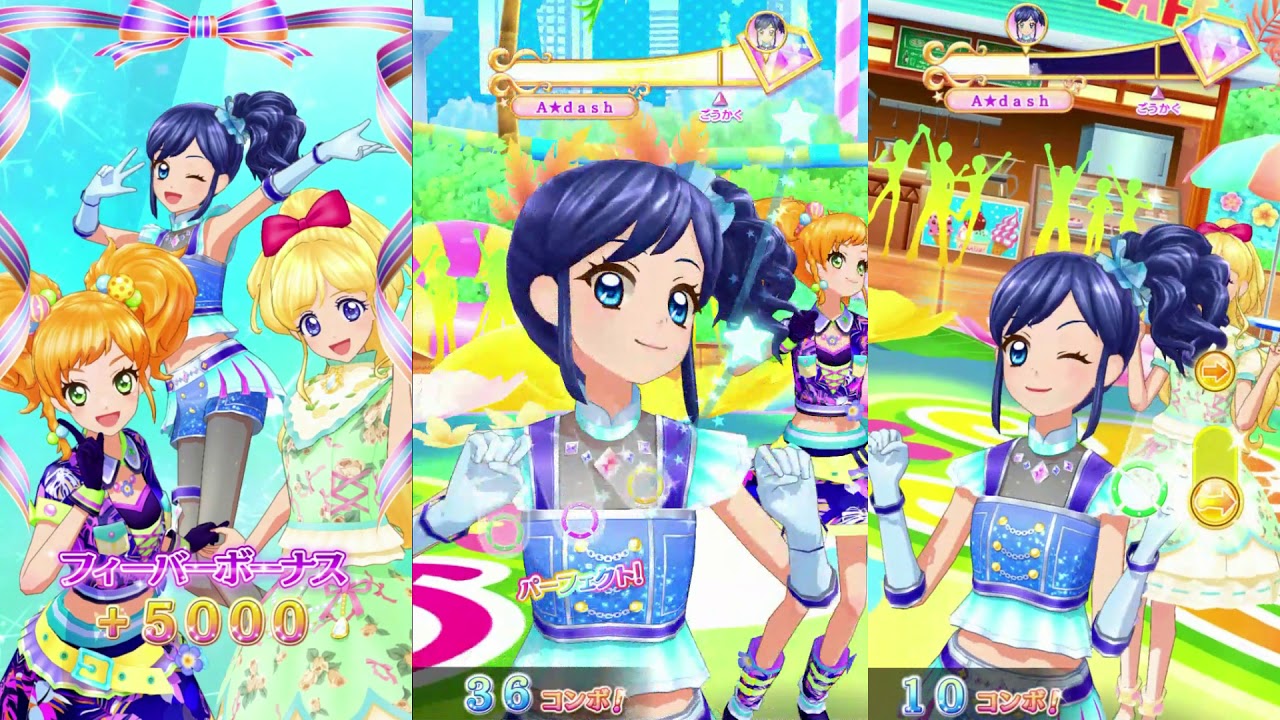Tap the curved swipe-arrow note near Akari's arm
The image size is (1280, 720).
(x=1214, y=500)
